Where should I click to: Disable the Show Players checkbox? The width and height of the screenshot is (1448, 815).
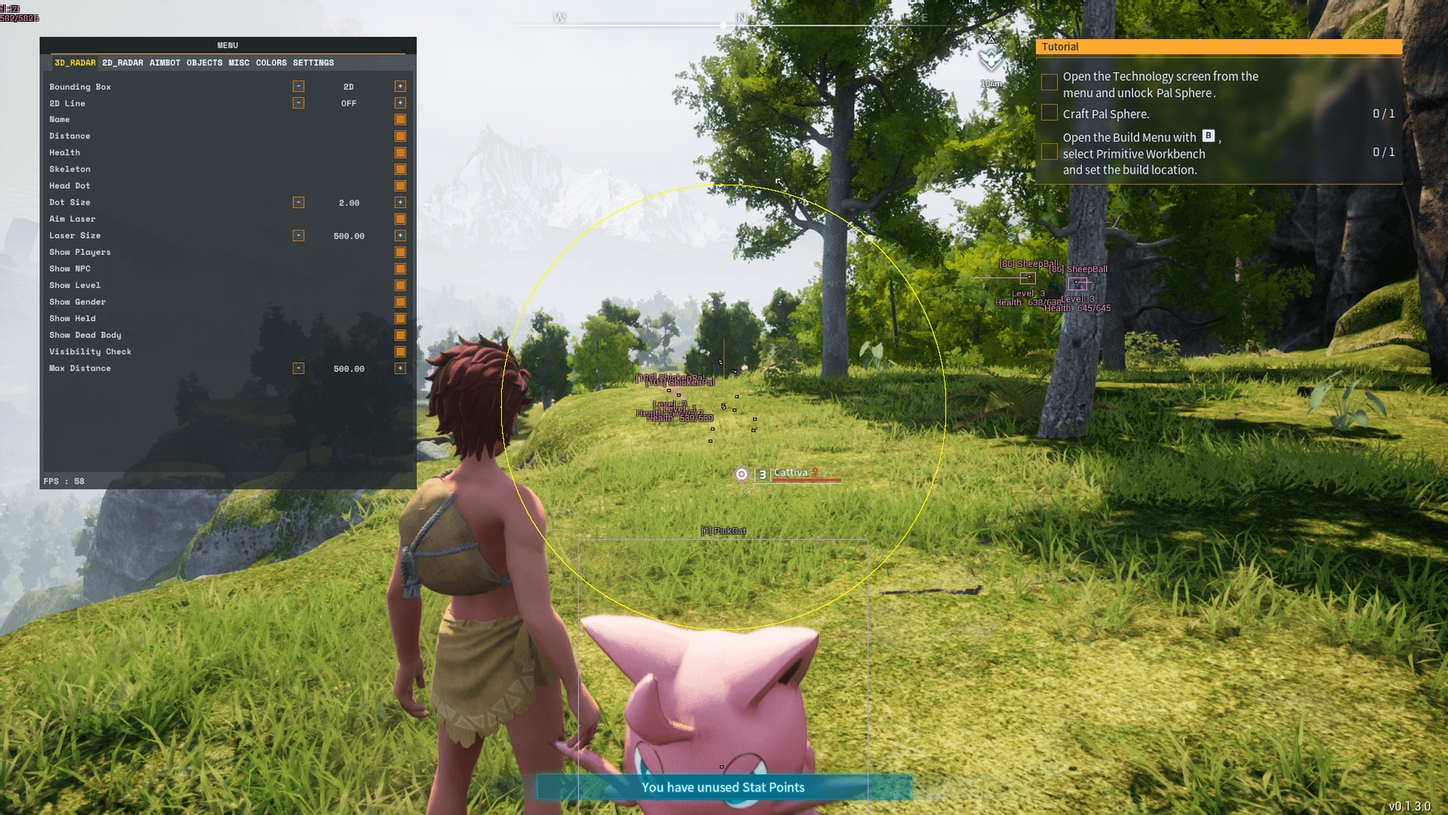[400, 252]
